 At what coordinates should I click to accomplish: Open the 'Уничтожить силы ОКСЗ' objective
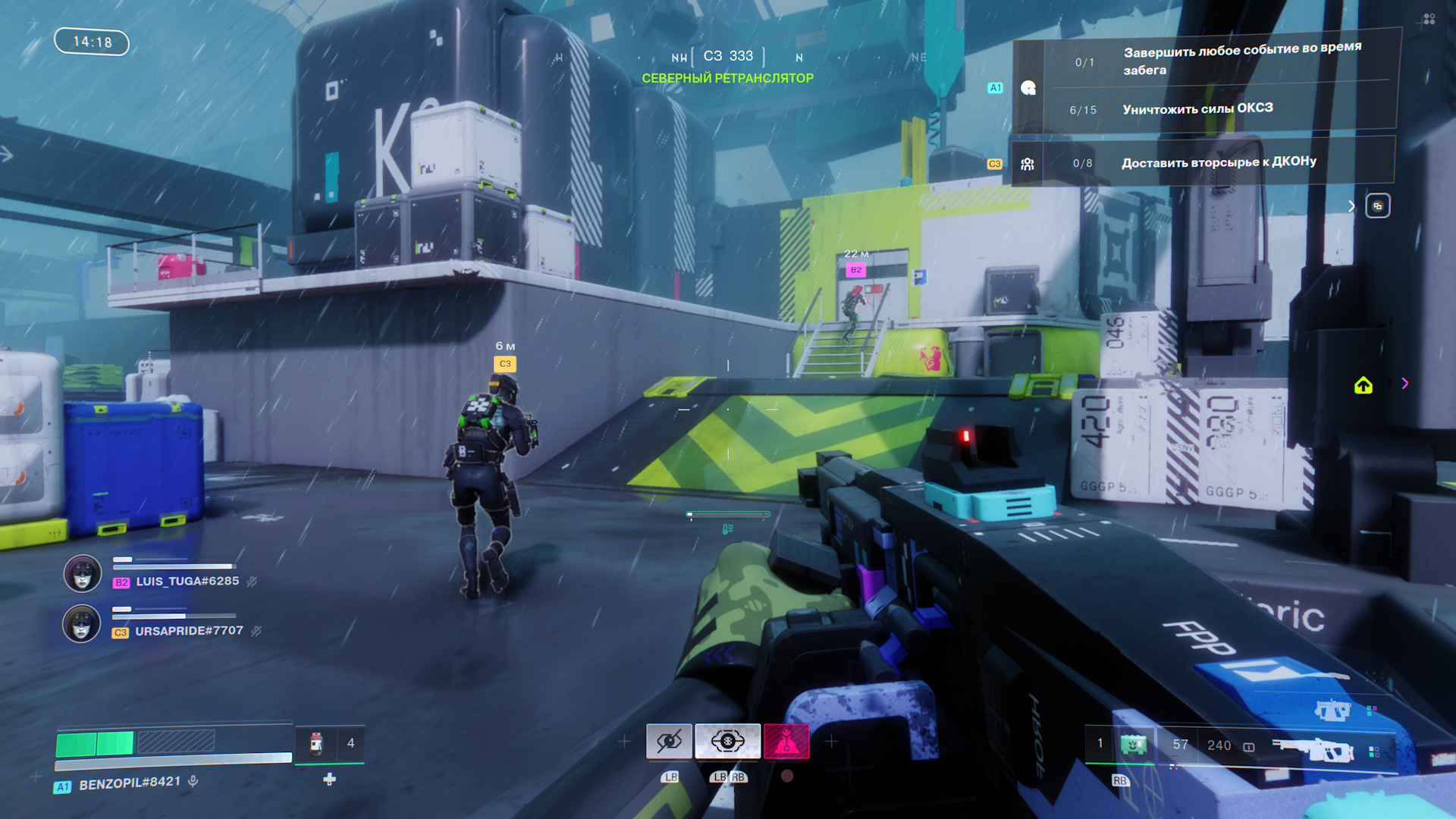[x=1197, y=109]
